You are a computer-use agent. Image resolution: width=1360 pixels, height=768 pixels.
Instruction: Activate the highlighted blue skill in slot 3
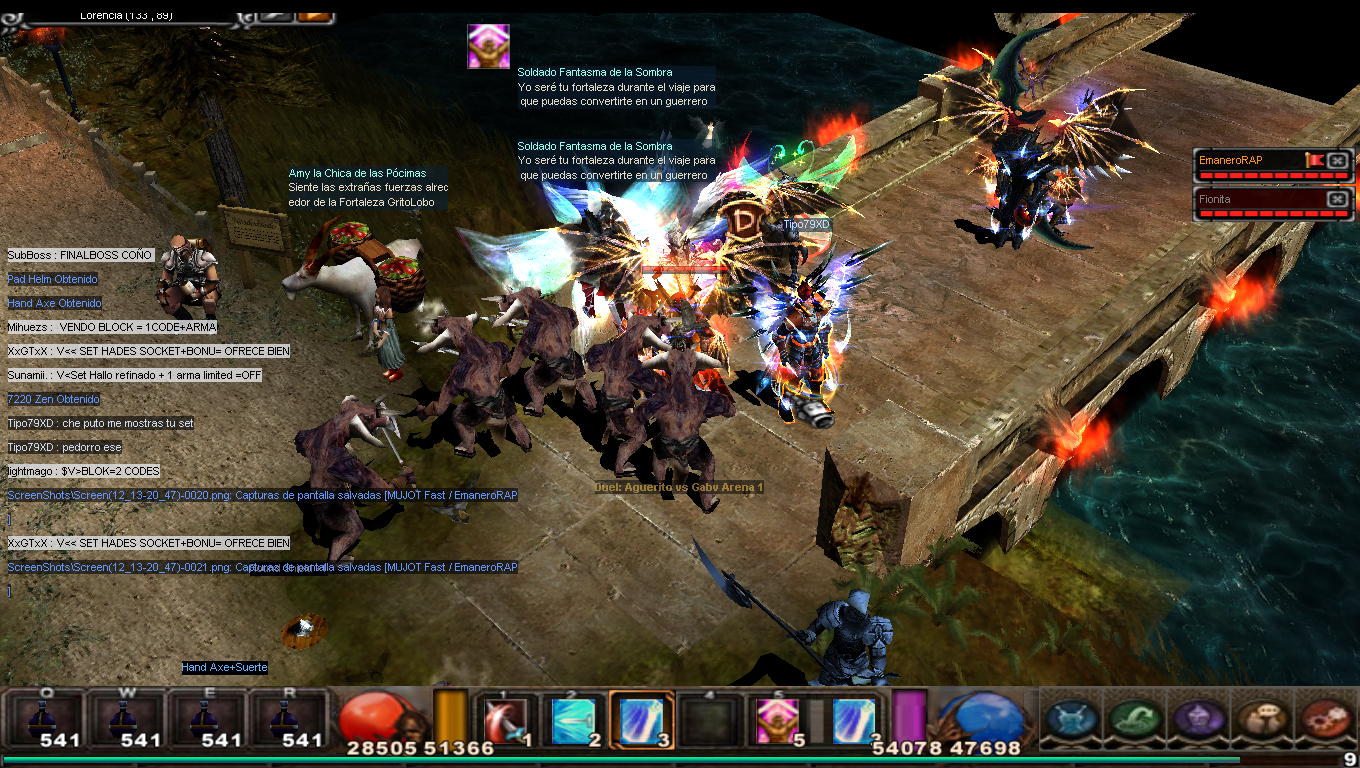click(x=640, y=720)
